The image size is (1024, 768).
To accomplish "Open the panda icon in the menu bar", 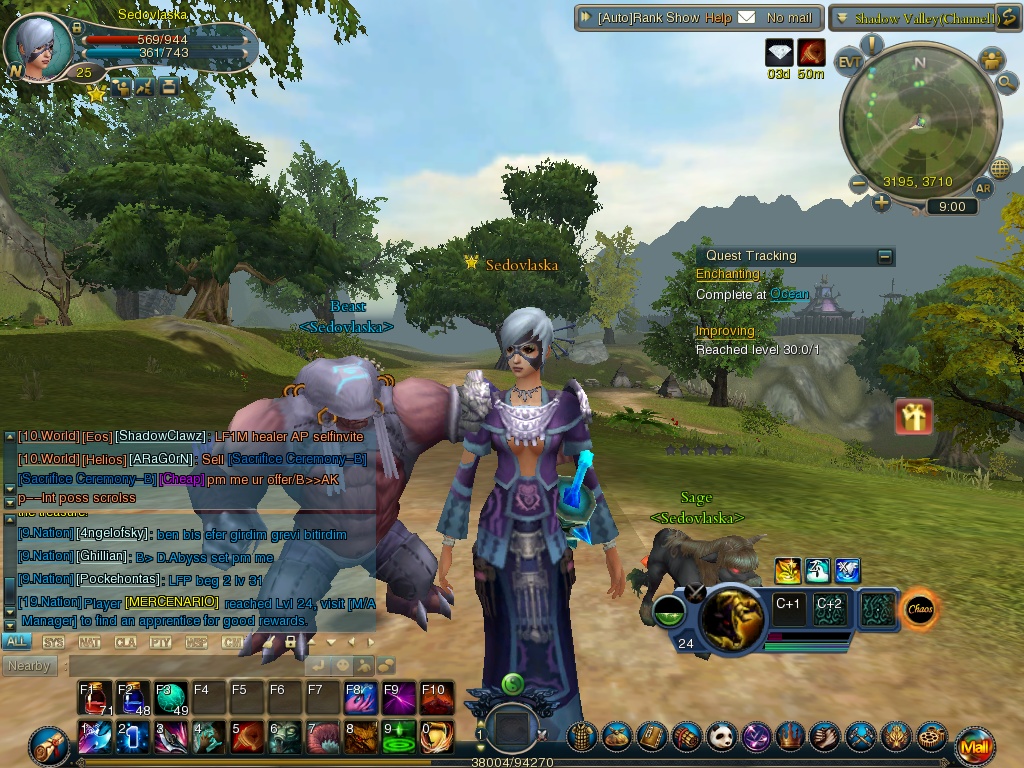I will [x=722, y=738].
